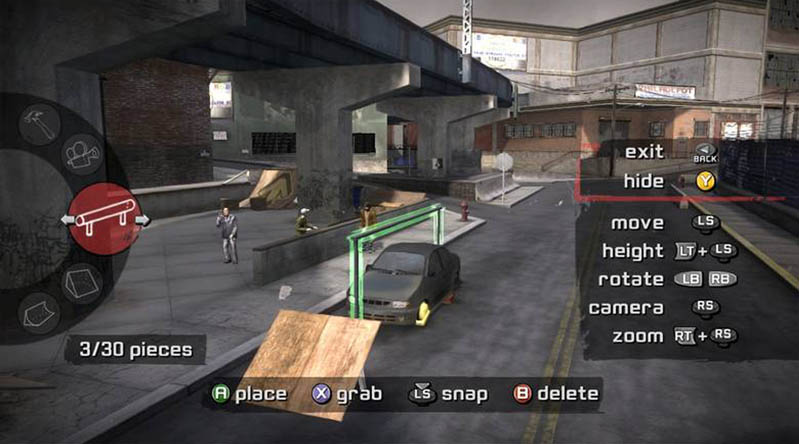799x444 pixels.
Task: Choose the bottom box ramp piece icon
Action: click(39, 312)
